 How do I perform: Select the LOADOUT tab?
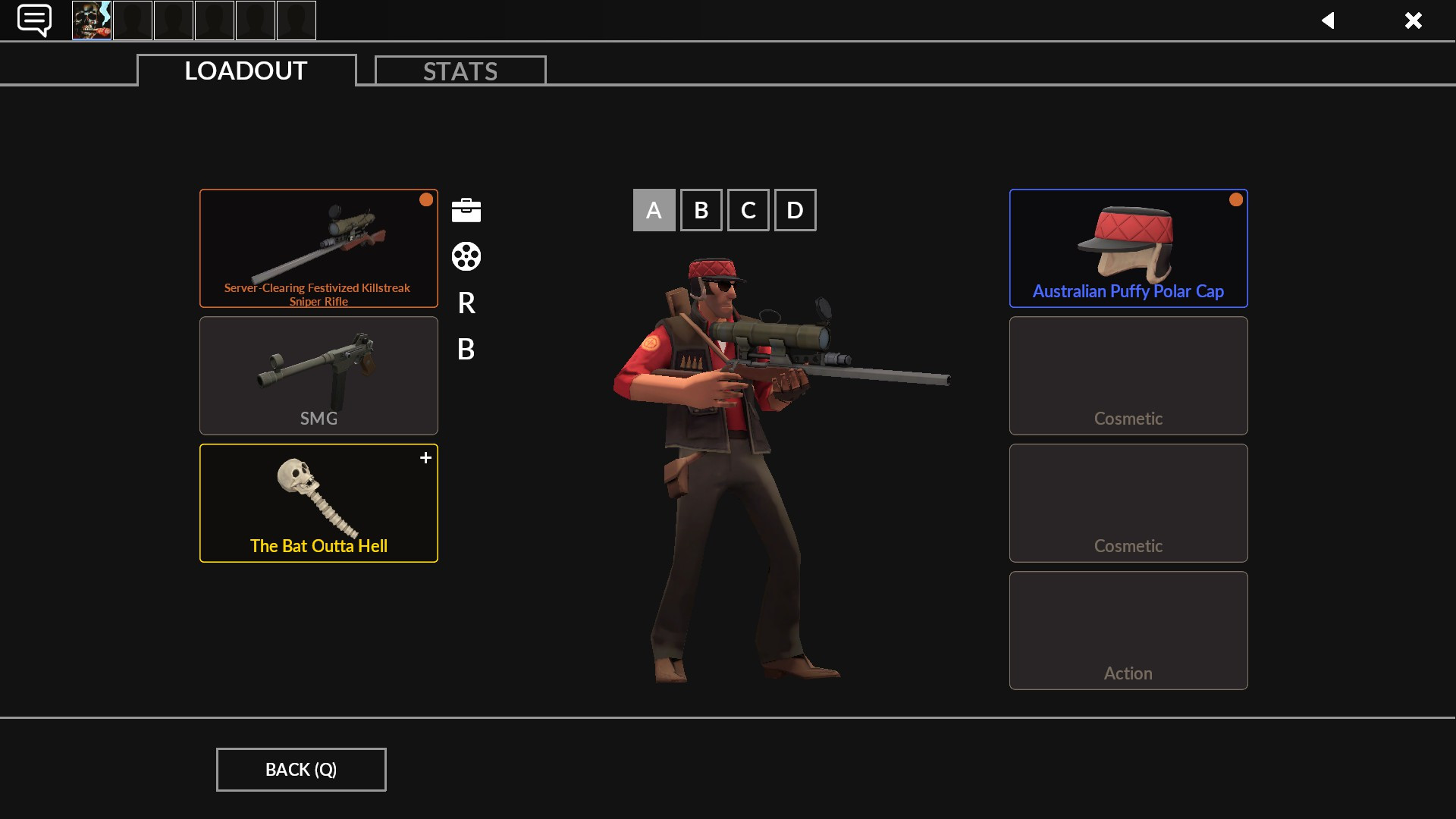coord(244,71)
